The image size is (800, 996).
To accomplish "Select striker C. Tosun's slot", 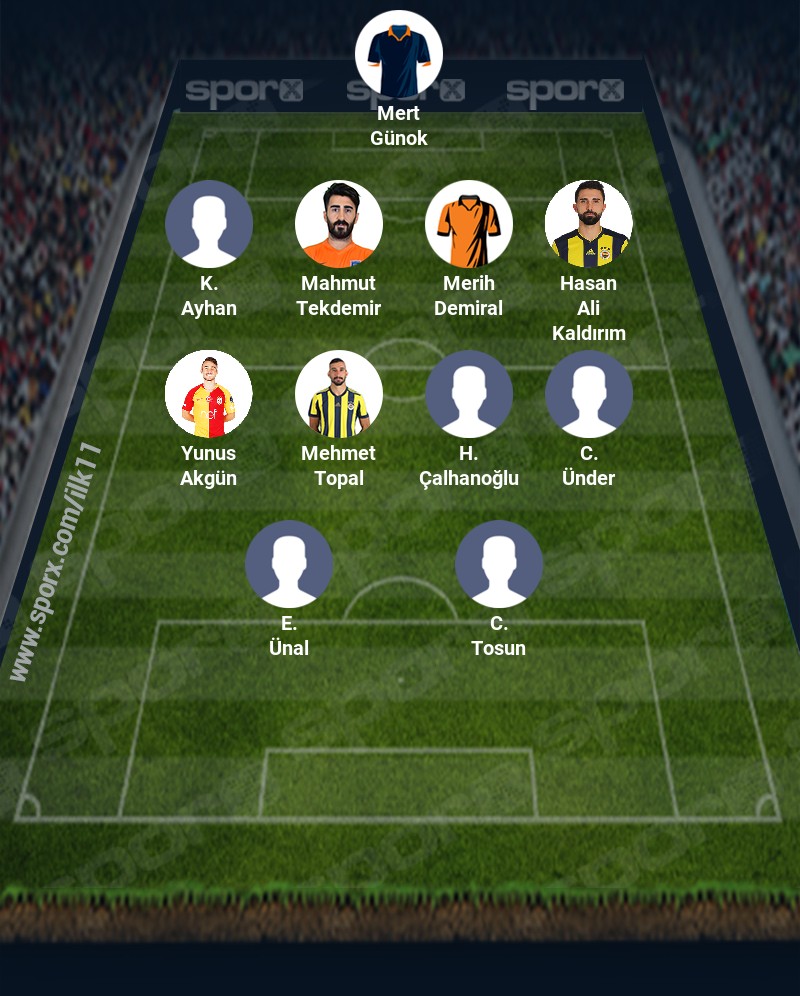I will coord(499,564).
